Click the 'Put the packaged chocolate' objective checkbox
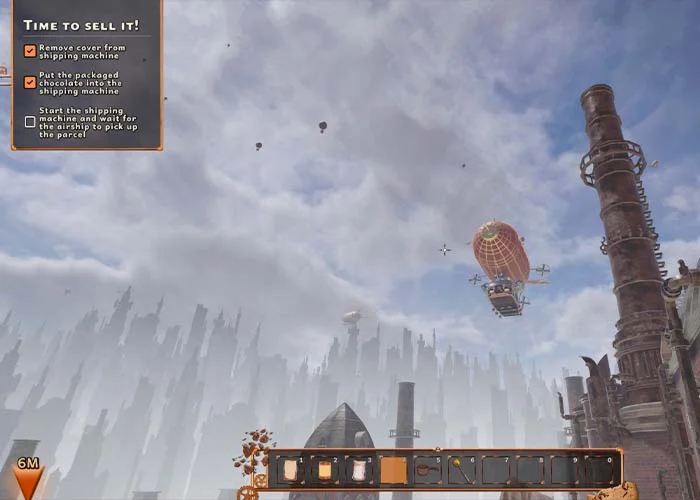Viewport: 700px width, 500px height. pyautogui.click(x=30, y=83)
